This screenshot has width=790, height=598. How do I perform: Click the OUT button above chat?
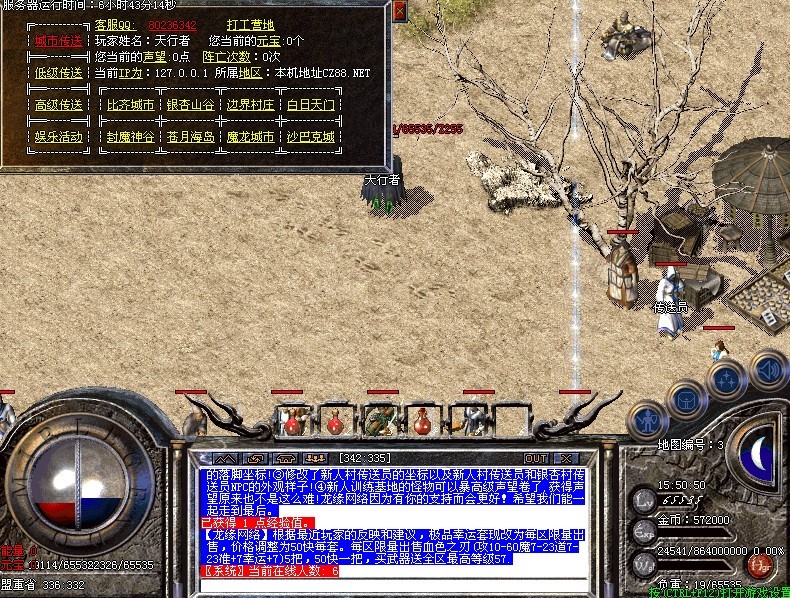(537, 458)
